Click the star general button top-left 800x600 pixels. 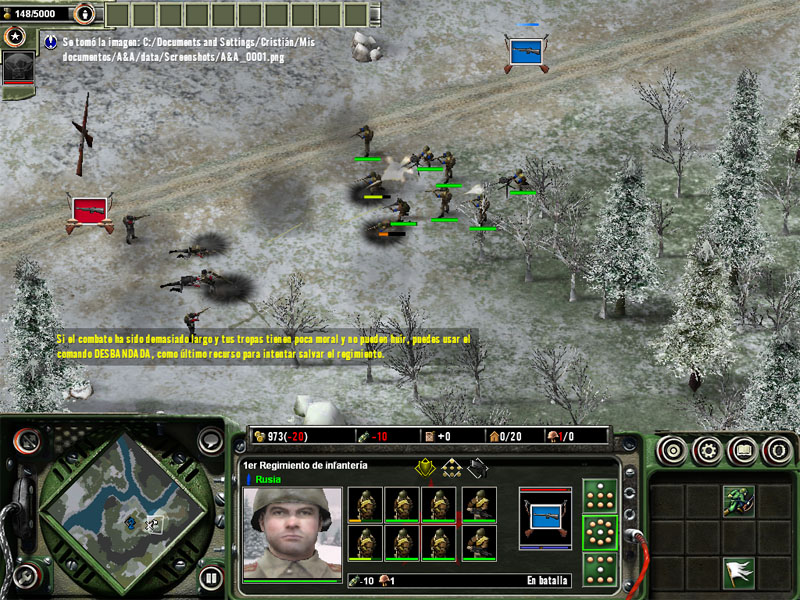pyautogui.click(x=14, y=37)
